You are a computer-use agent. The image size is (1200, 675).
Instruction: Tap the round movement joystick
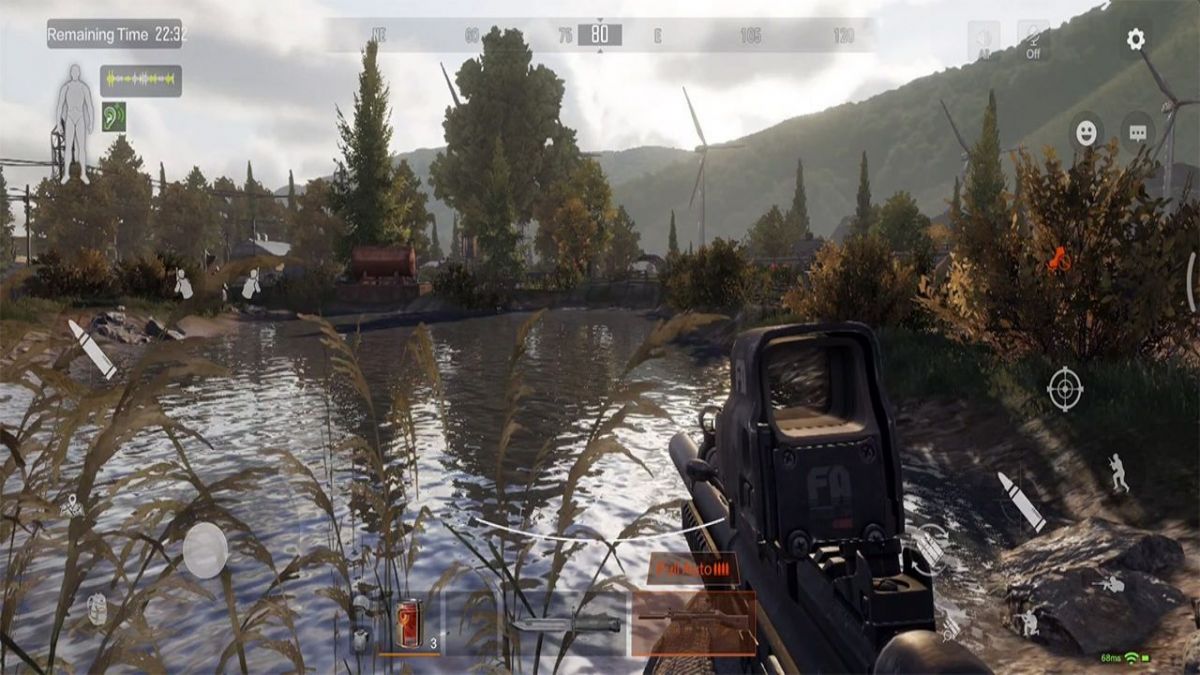[x=205, y=550]
